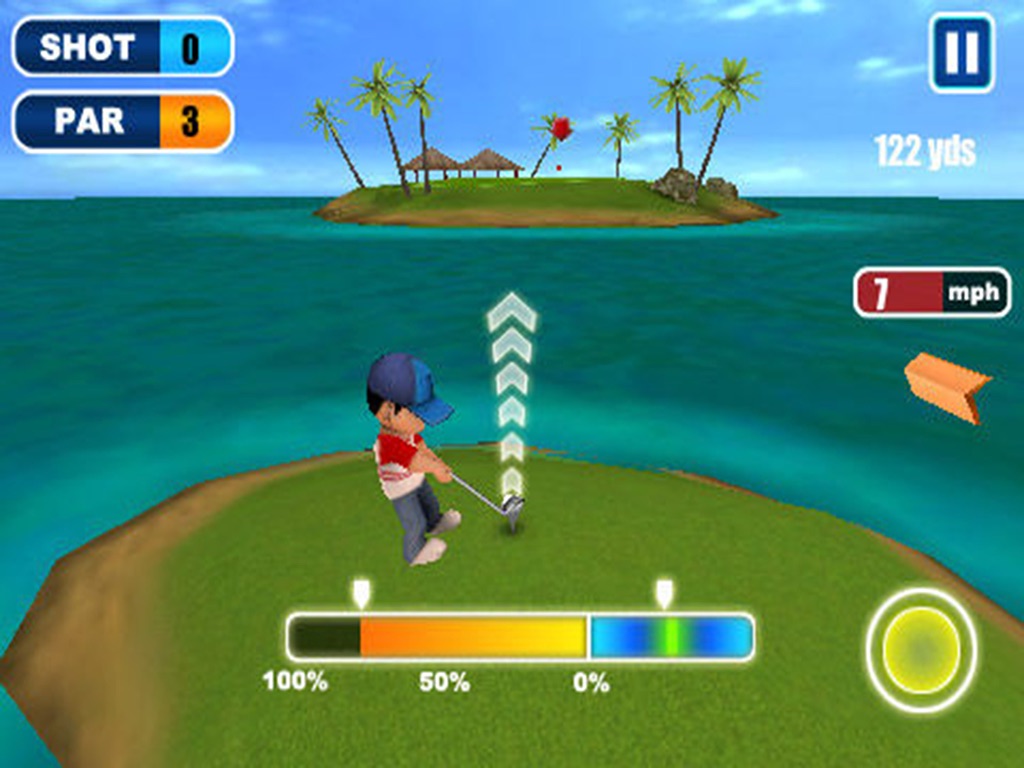Image resolution: width=1024 pixels, height=768 pixels.
Task: Tap the yellow round swing button
Action: (x=921, y=650)
